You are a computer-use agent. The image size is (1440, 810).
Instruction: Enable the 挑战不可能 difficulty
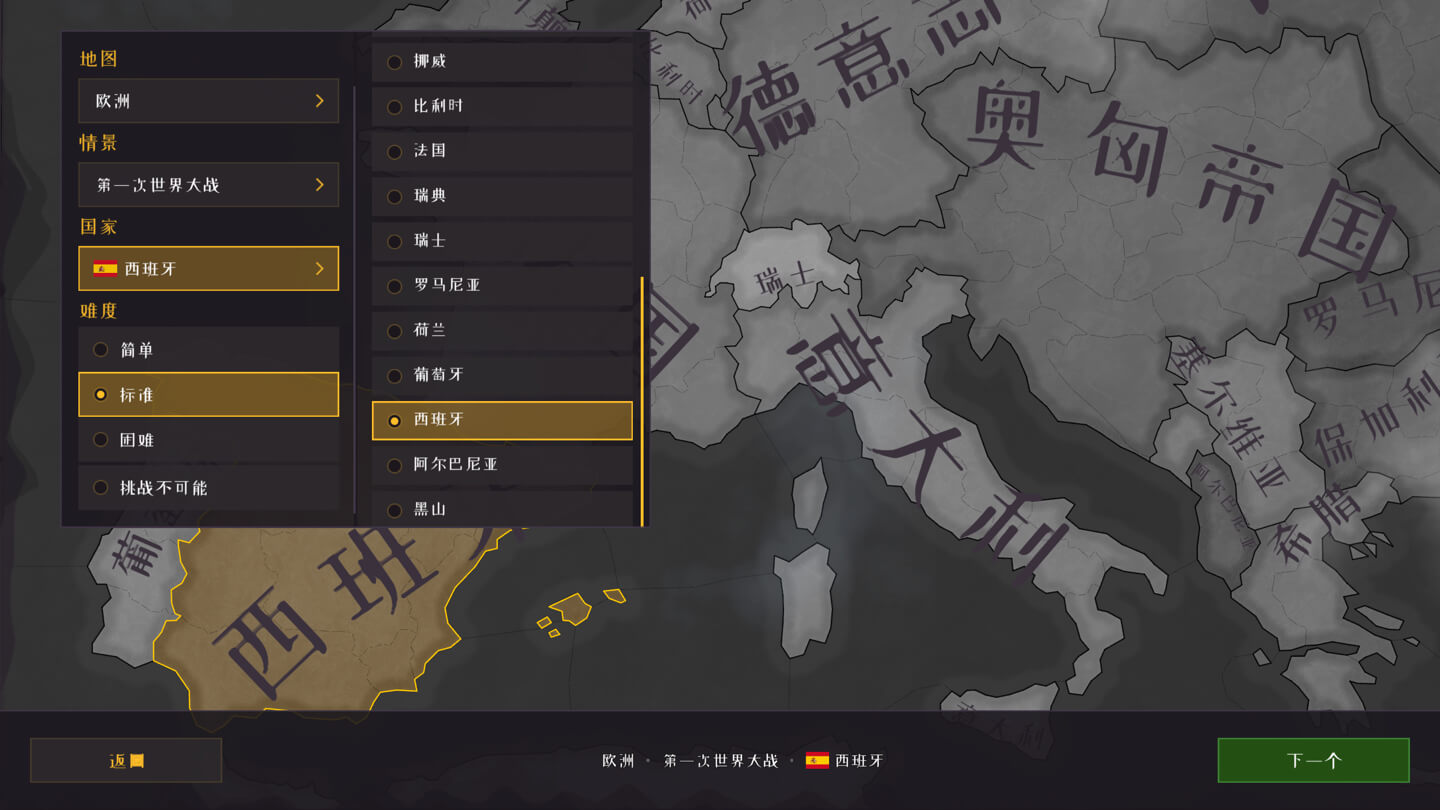coord(208,487)
